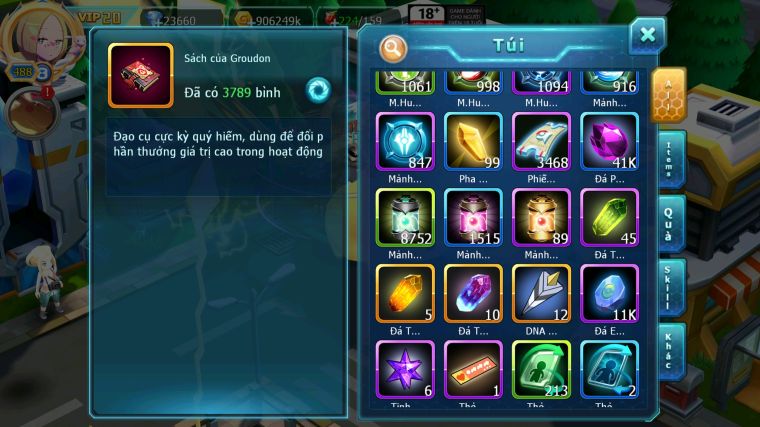Switch to the Quà tab
The image size is (760, 427).
(671, 224)
